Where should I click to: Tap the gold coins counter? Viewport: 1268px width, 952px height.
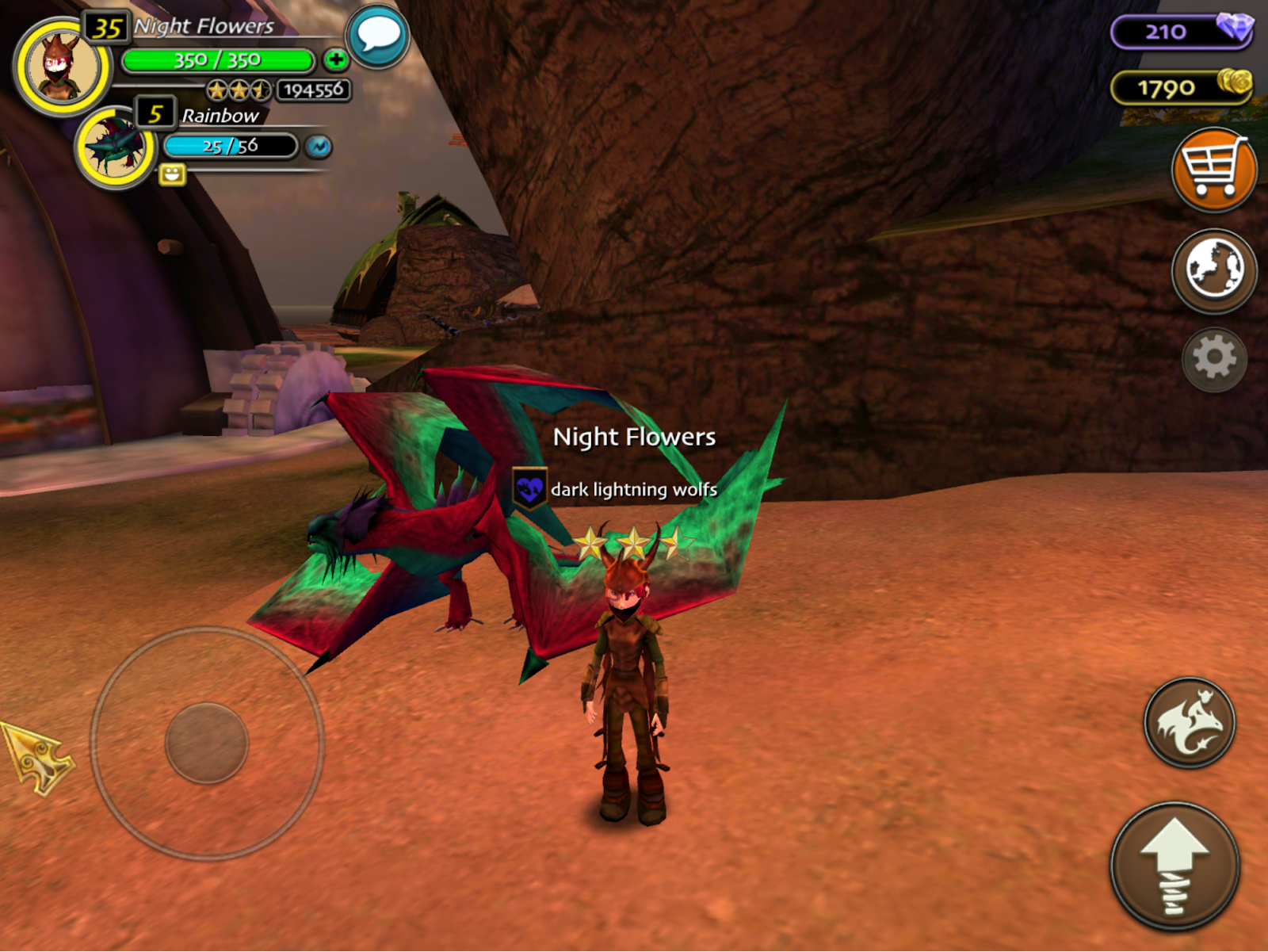point(1181,87)
